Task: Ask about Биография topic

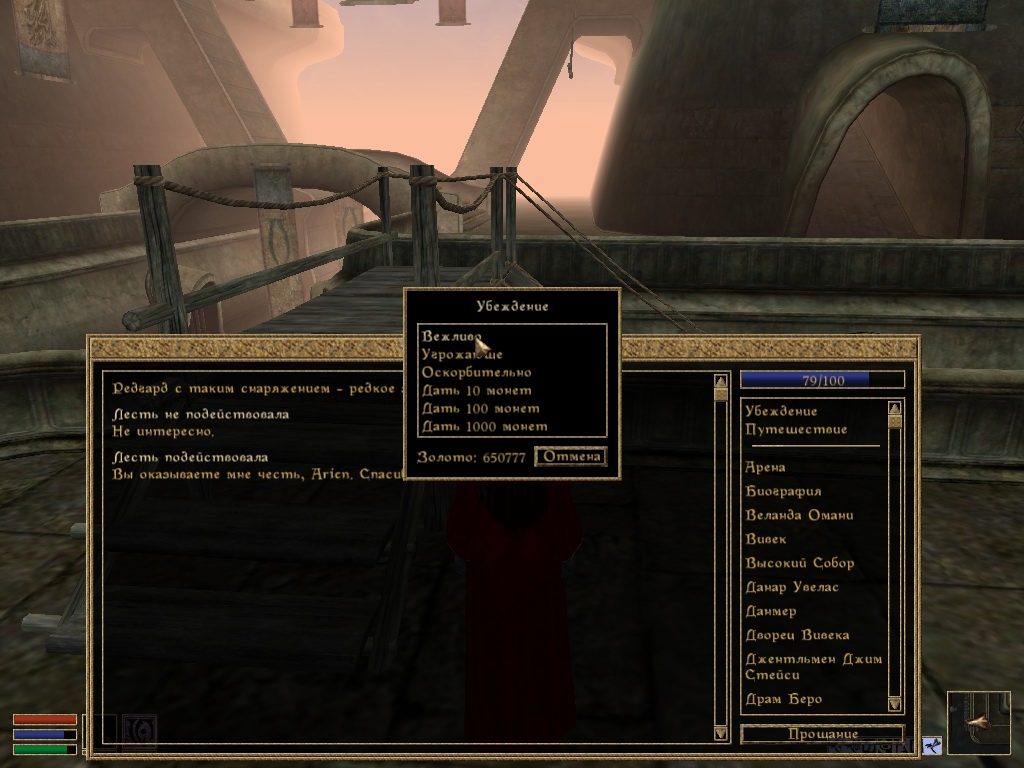Action: [783, 491]
